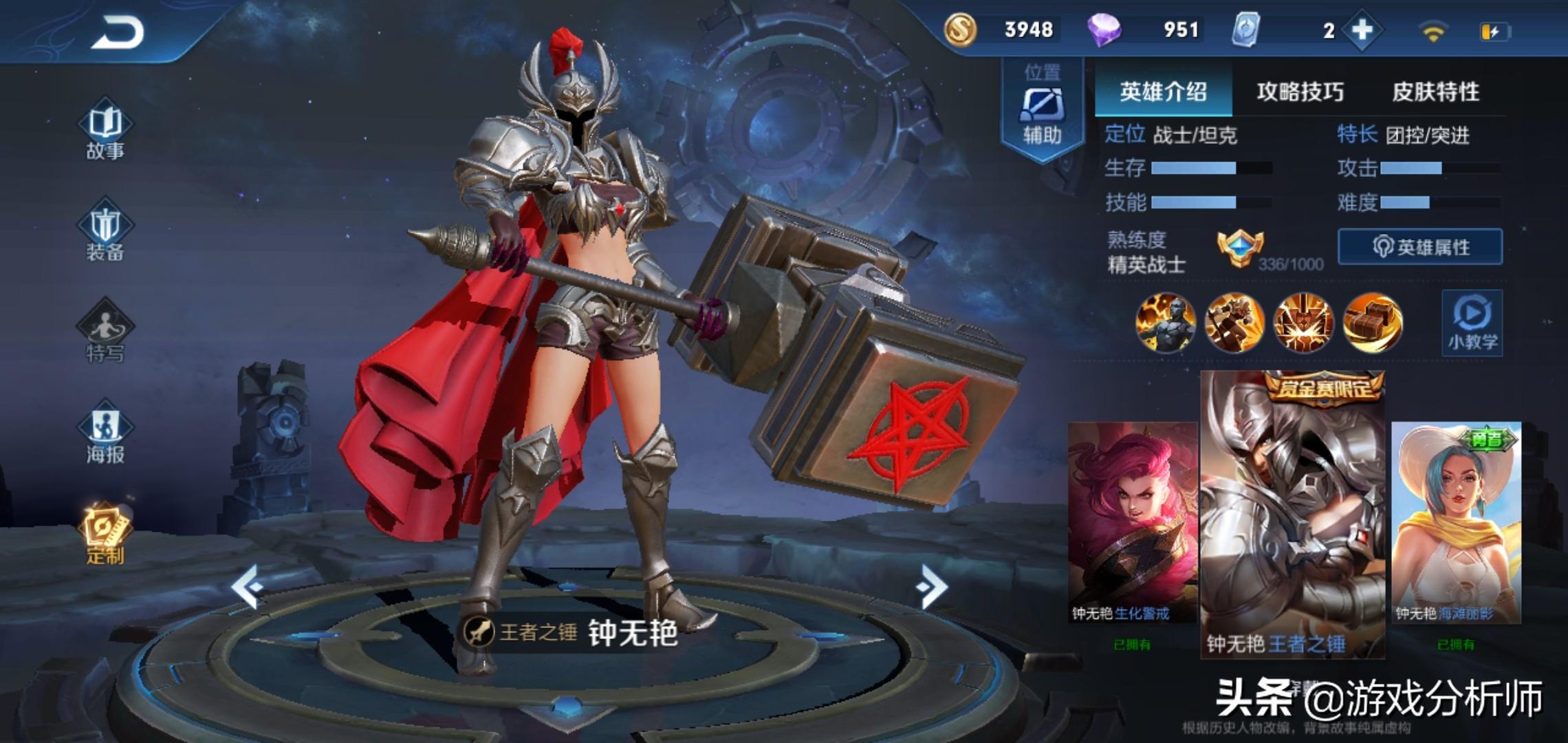Select the 生化警戒 skin thumbnail

pos(1131,523)
